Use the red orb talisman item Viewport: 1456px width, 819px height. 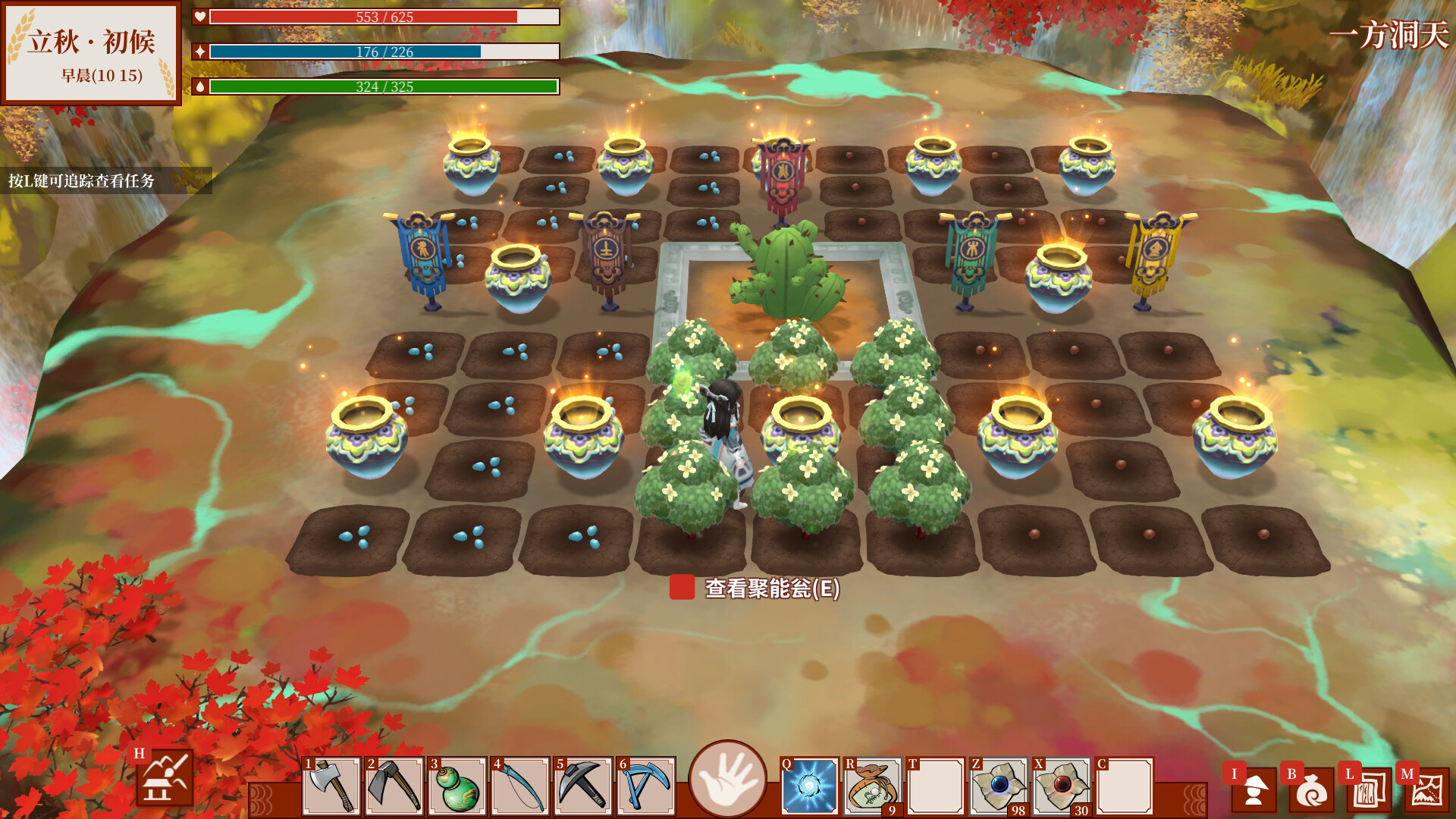[x=1061, y=786]
